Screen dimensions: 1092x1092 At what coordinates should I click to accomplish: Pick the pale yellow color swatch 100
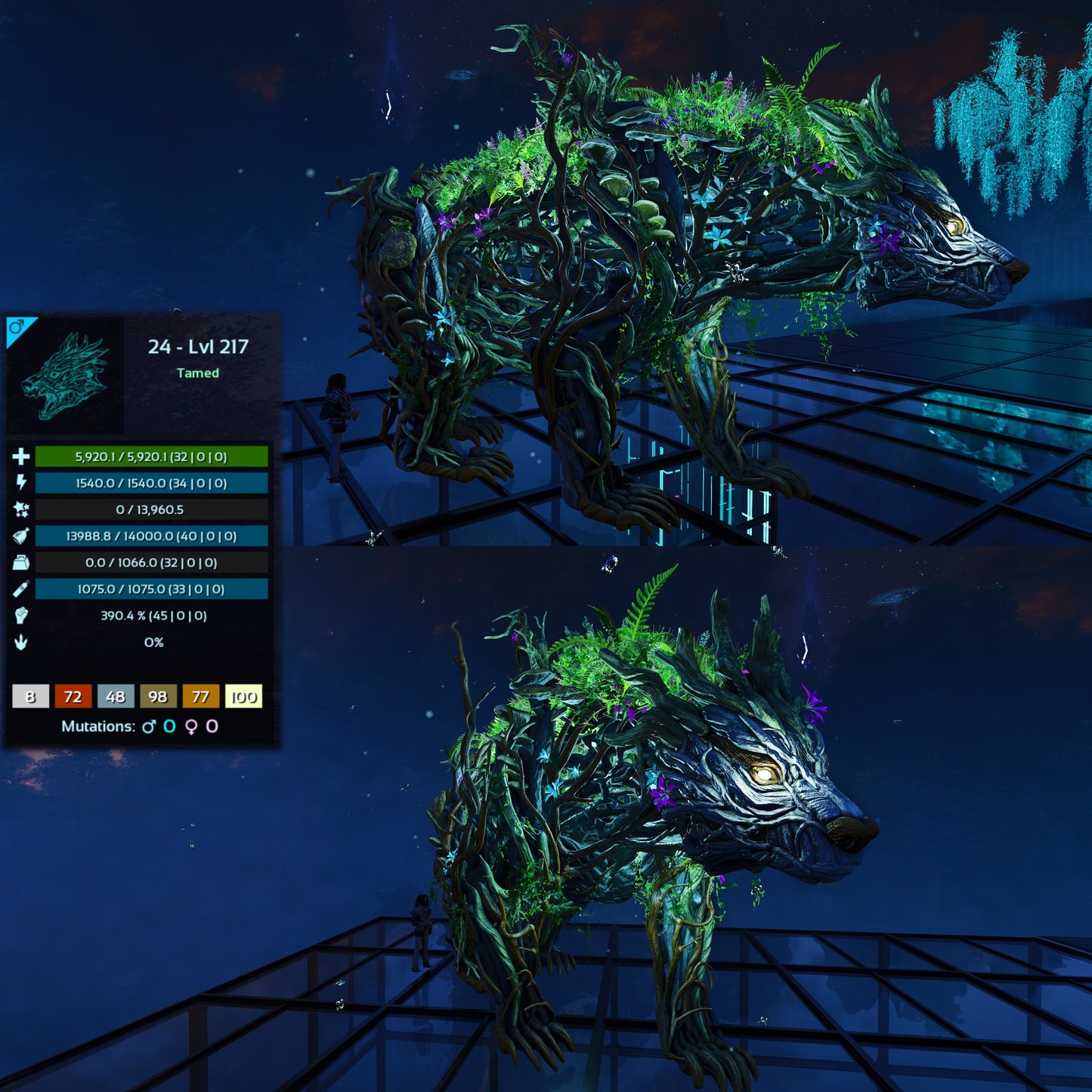point(243,696)
